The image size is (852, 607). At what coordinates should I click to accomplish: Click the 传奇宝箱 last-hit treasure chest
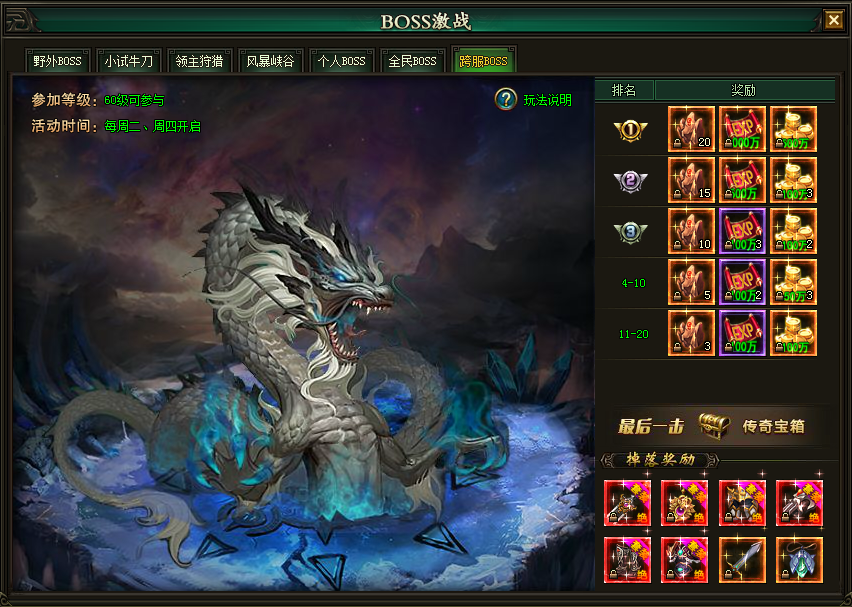712,425
